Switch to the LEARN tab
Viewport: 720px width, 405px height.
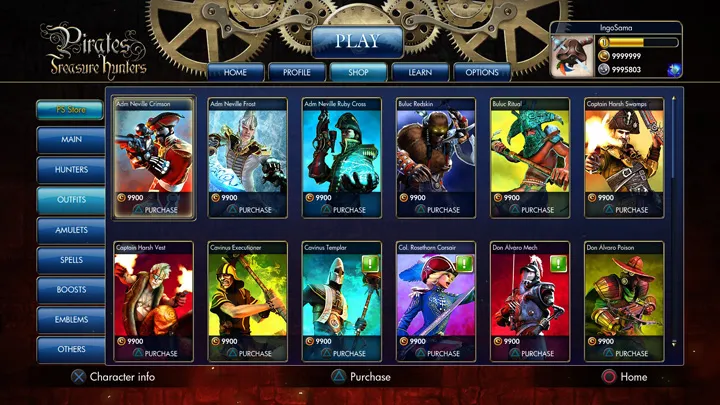coord(419,72)
